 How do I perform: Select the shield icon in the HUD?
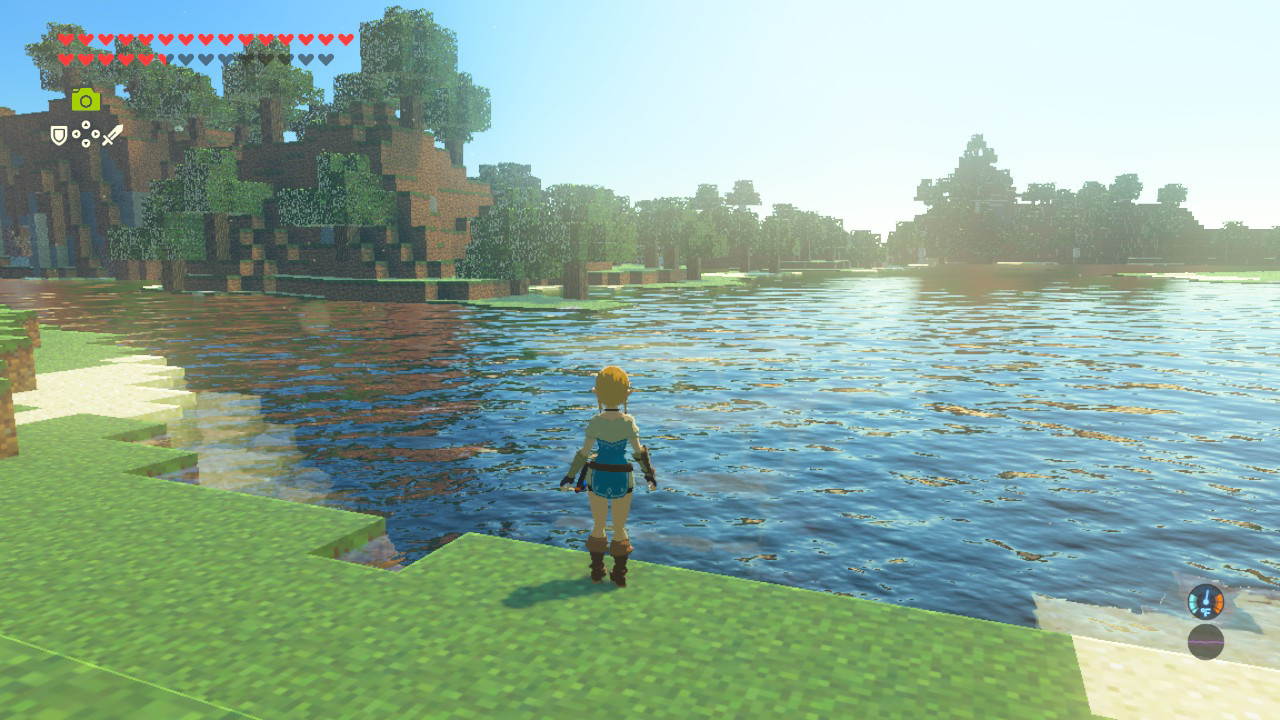pyautogui.click(x=58, y=134)
